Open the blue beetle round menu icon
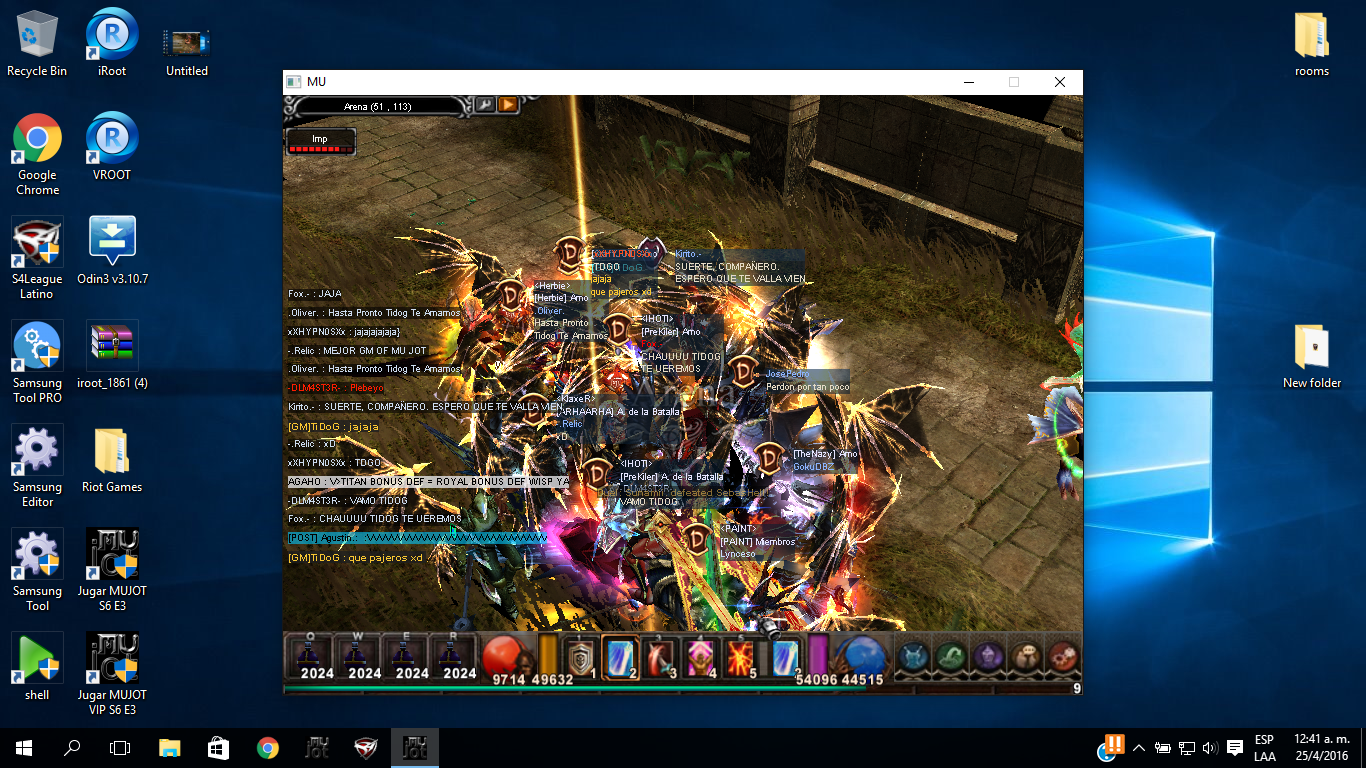 point(913,656)
